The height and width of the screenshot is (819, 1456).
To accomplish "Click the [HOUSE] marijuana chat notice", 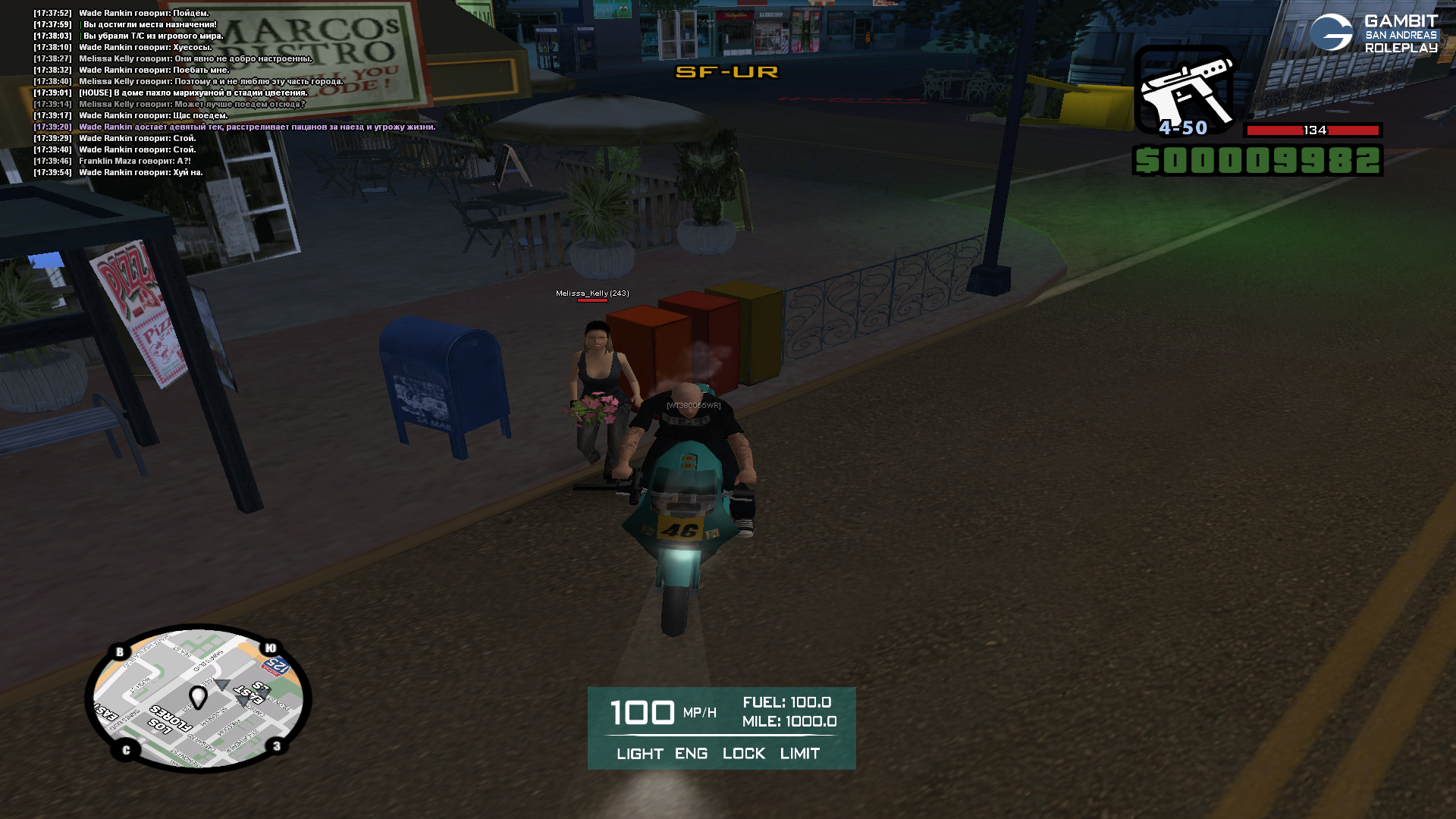I will click(x=193, y=93).
